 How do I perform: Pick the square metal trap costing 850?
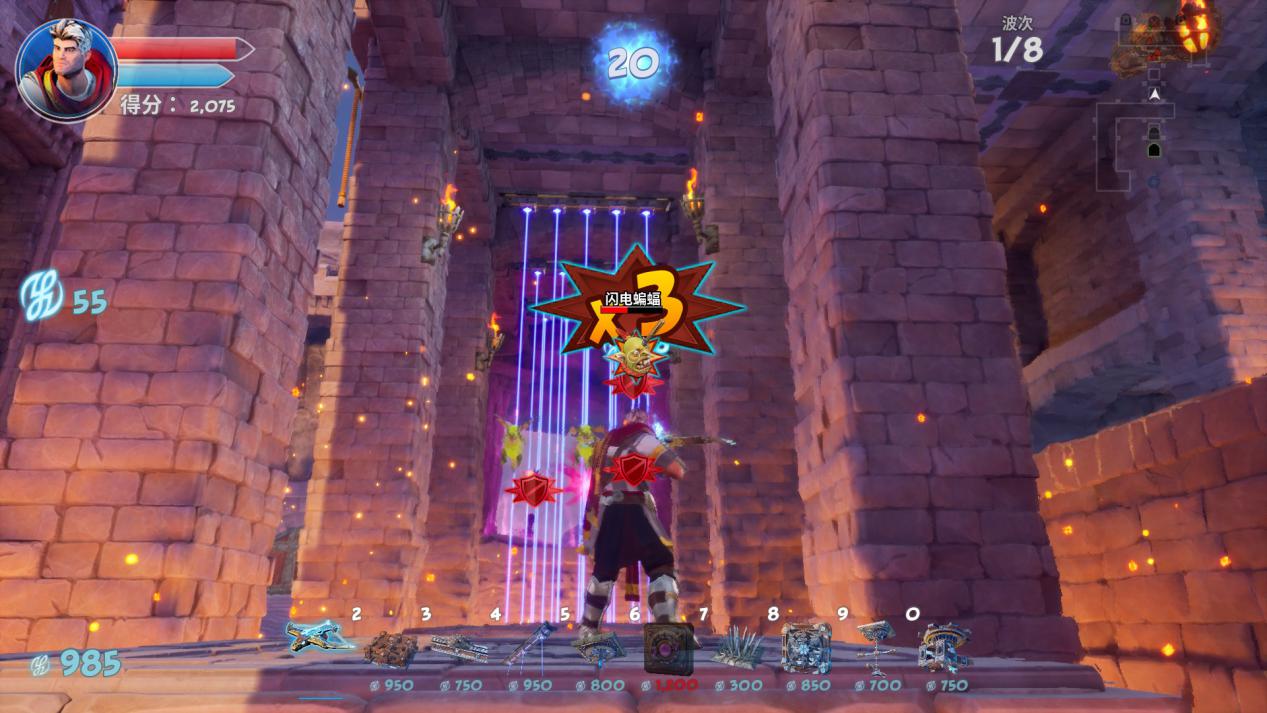[x=805, y=648]
